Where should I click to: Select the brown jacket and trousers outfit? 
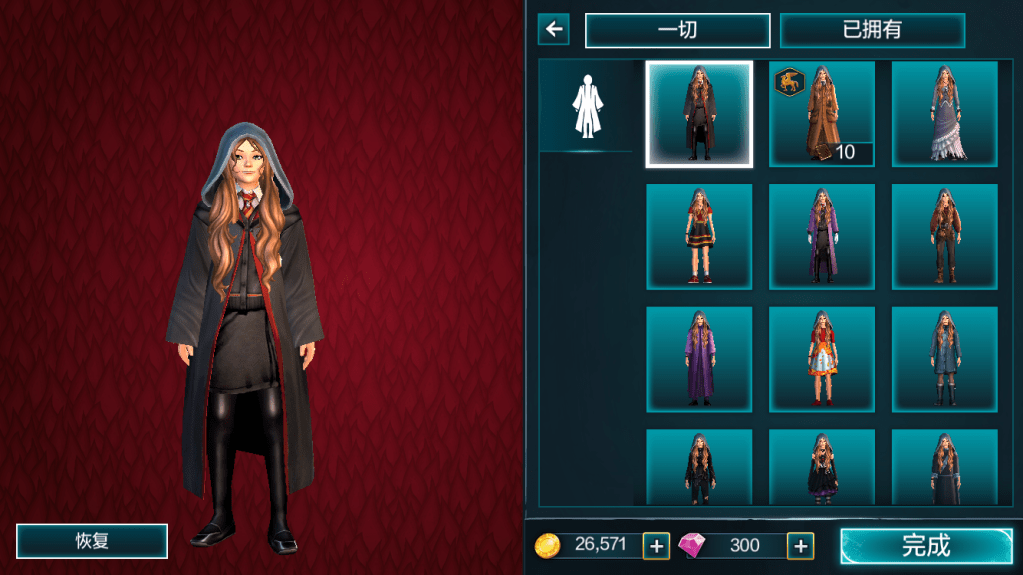(x=944, y=236)
